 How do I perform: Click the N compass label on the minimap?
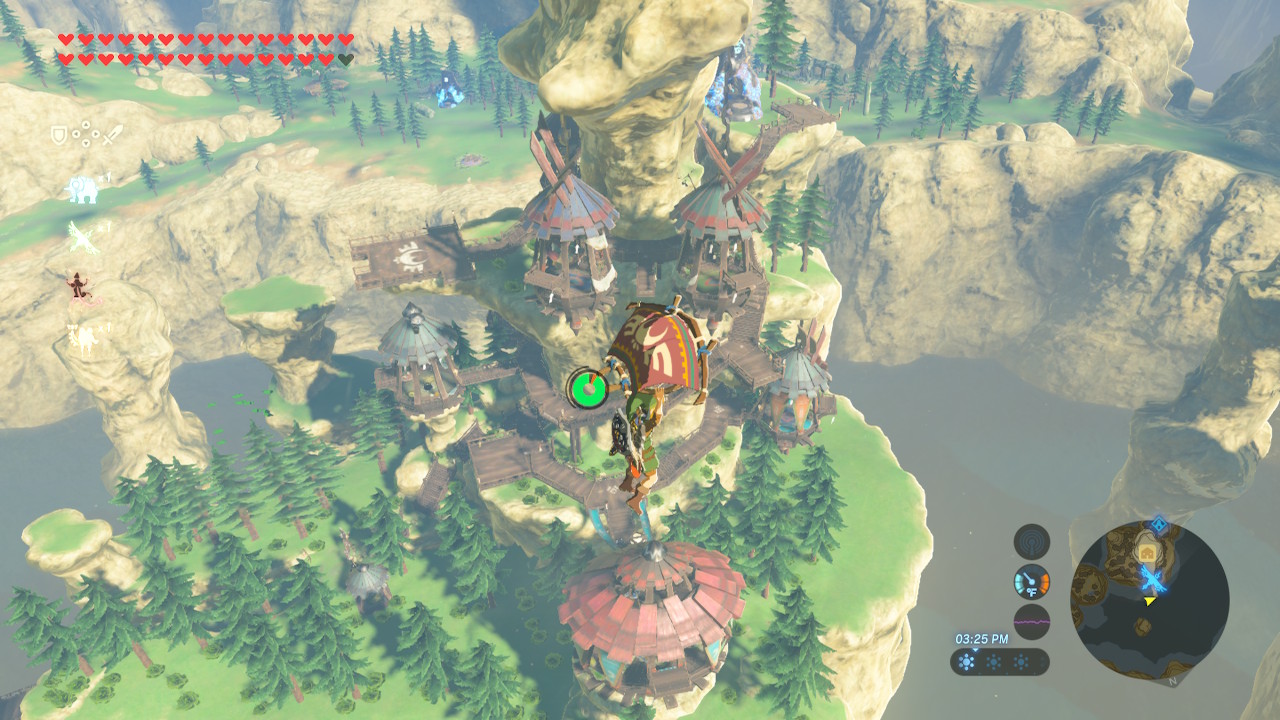[x=1172, y=681]
